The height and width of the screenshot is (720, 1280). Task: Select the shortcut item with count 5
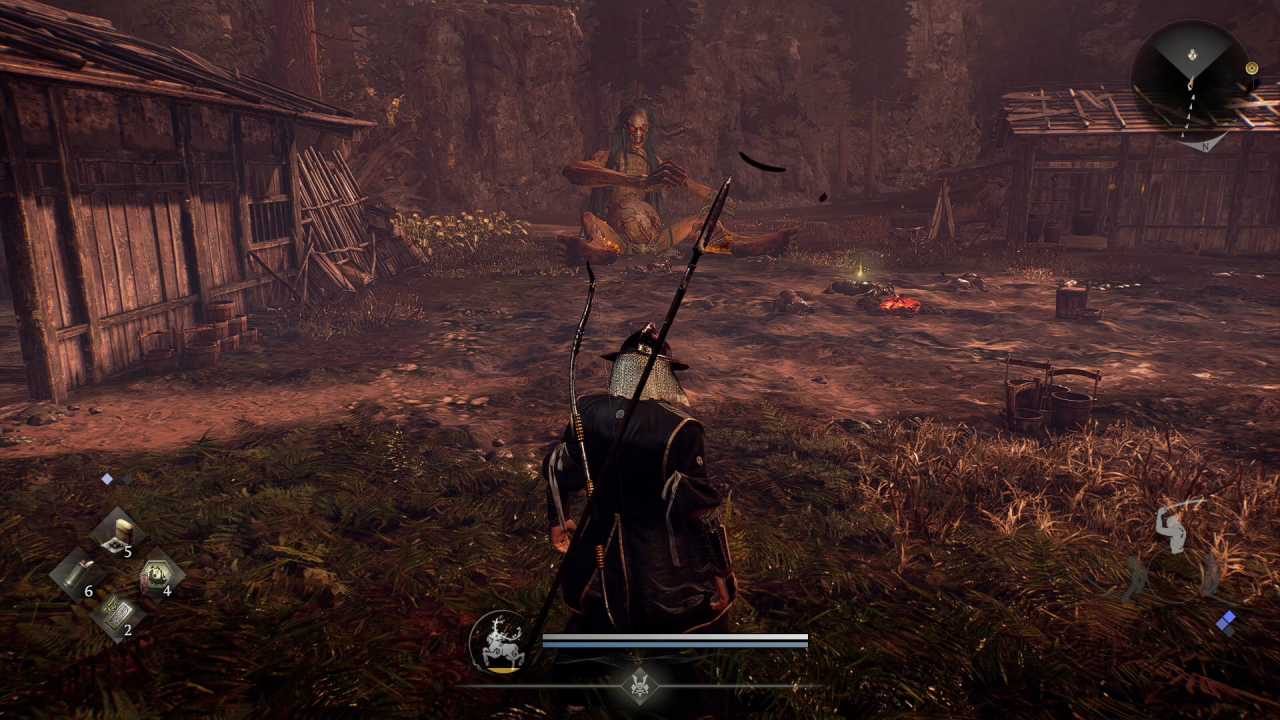click(117, 532)
